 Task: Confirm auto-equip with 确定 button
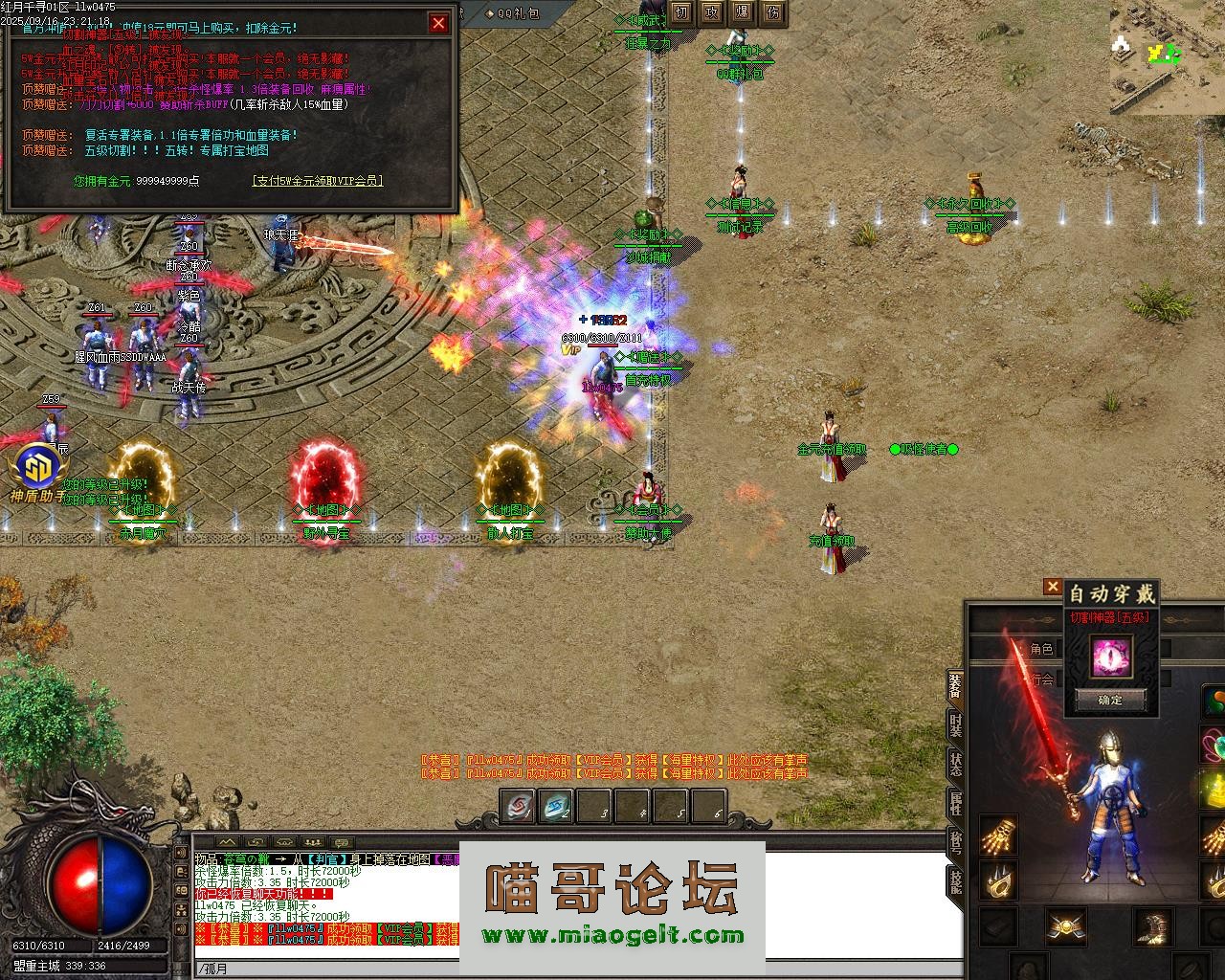1110,700
